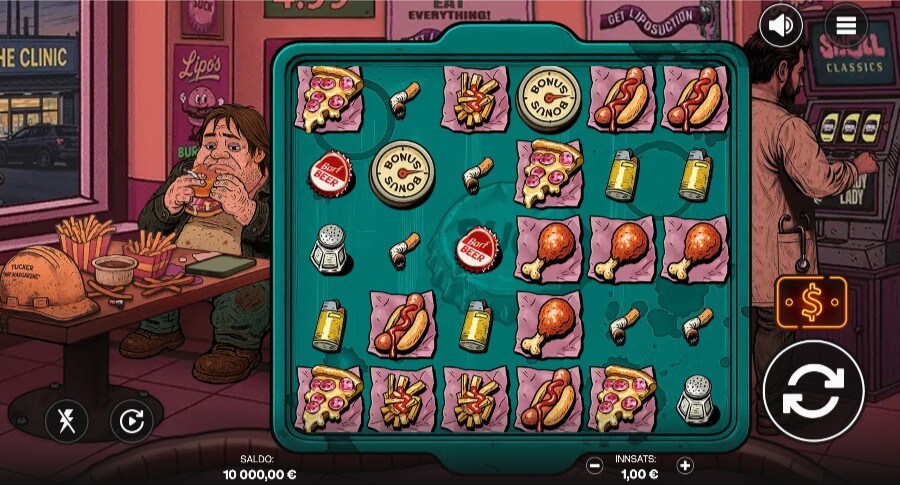Toggle the lightning bolt turbo mode

coord(66,421)
